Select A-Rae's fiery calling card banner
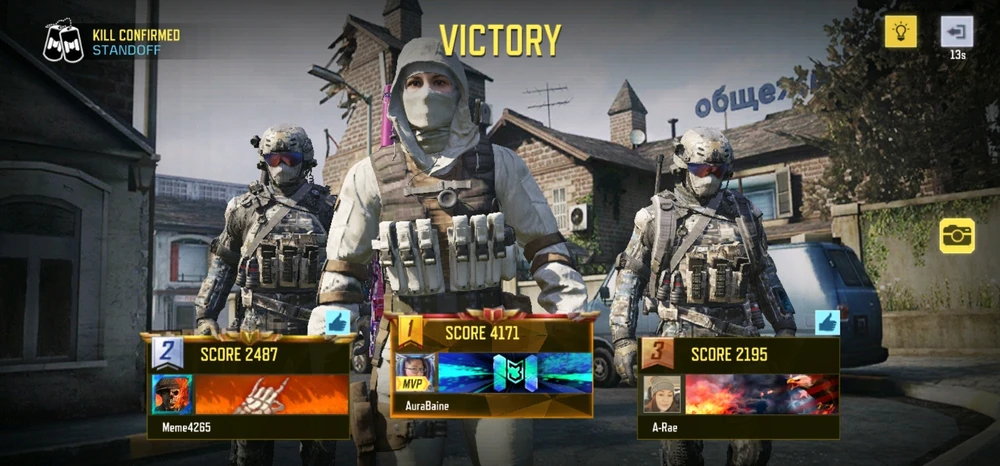 (x=762, y=395)
